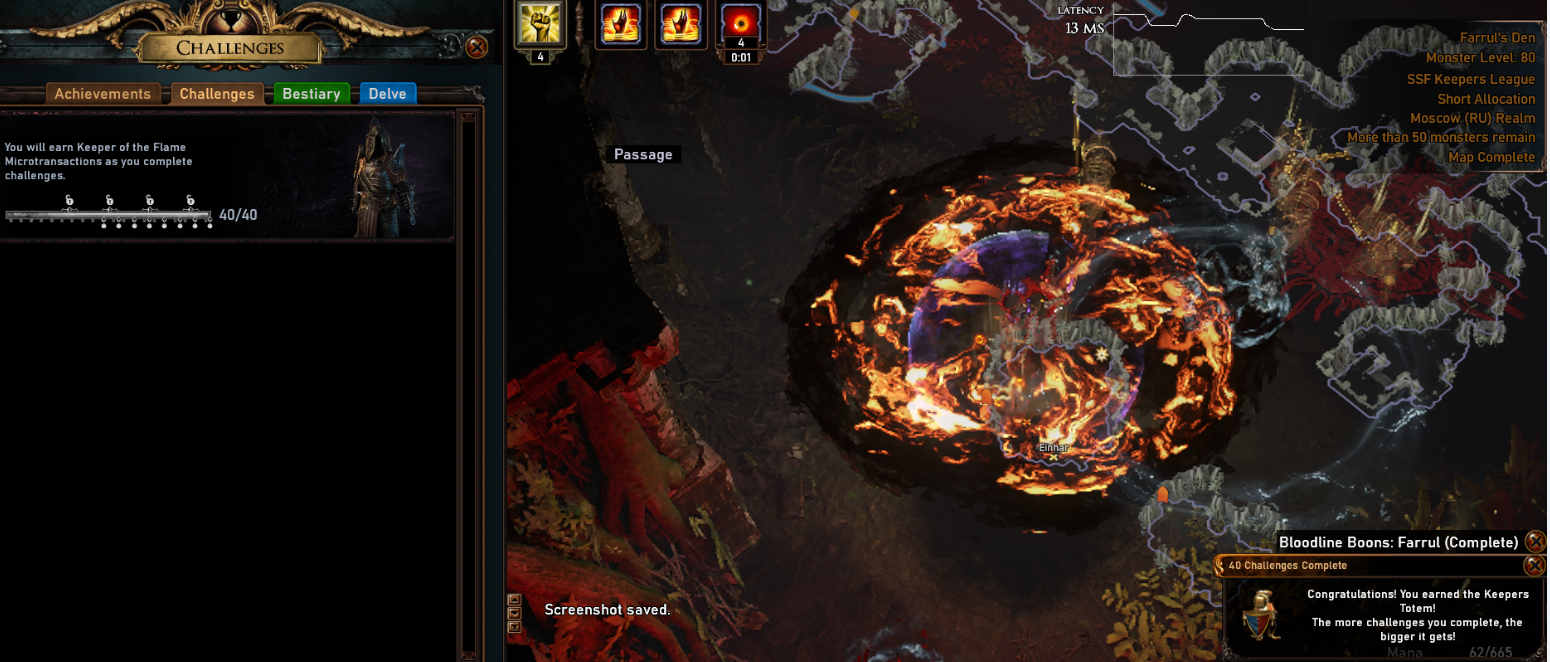Screen dimensions: 1550x662
Task: Click the challenge rewards progress bar
Action: click(x=108, y=215)
